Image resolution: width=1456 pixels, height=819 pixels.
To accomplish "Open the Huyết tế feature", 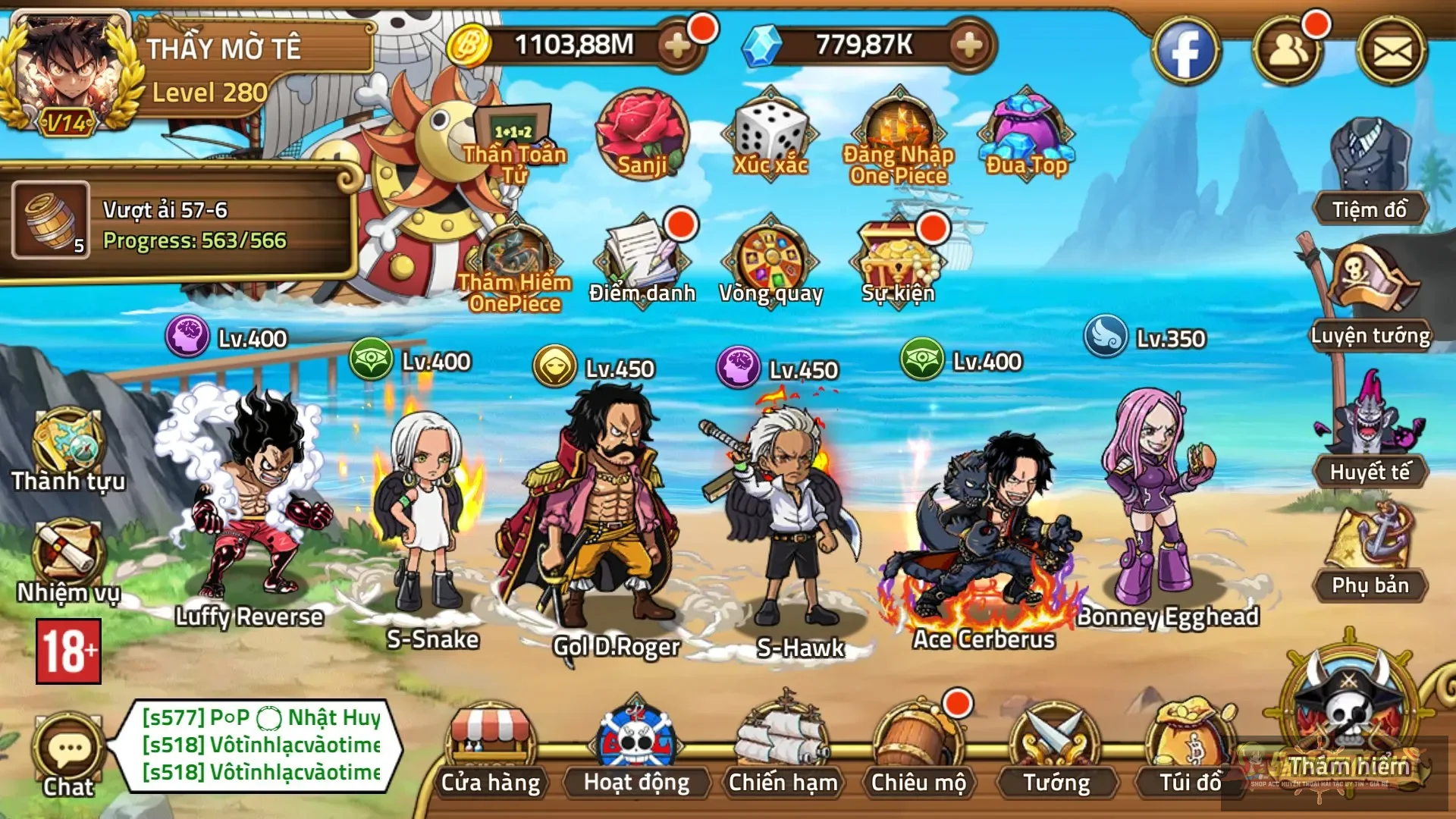I will coord(1373,428).
